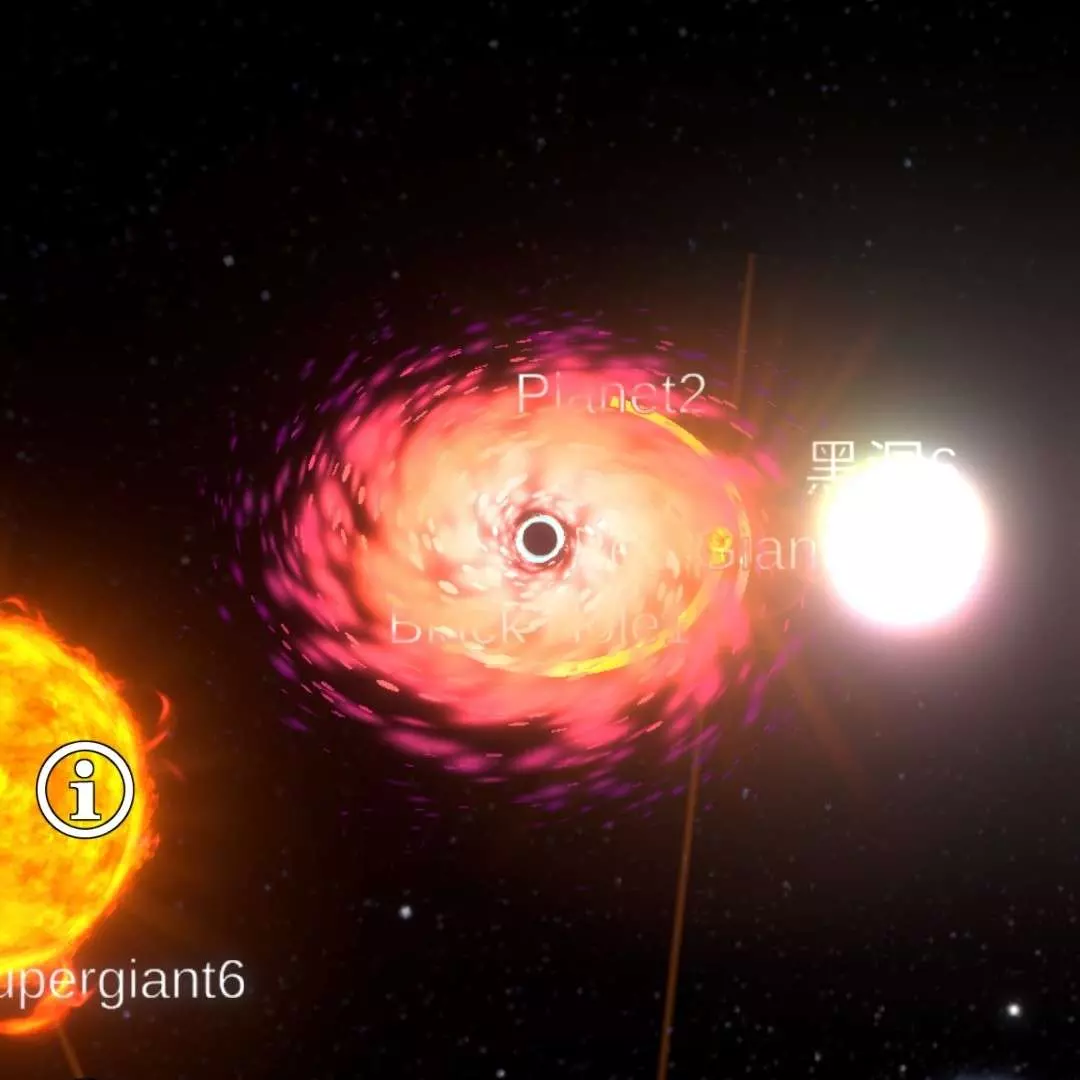Select the Supergiant6 name label
This screenshot has height=1080, width=1080.
(122, 981)
